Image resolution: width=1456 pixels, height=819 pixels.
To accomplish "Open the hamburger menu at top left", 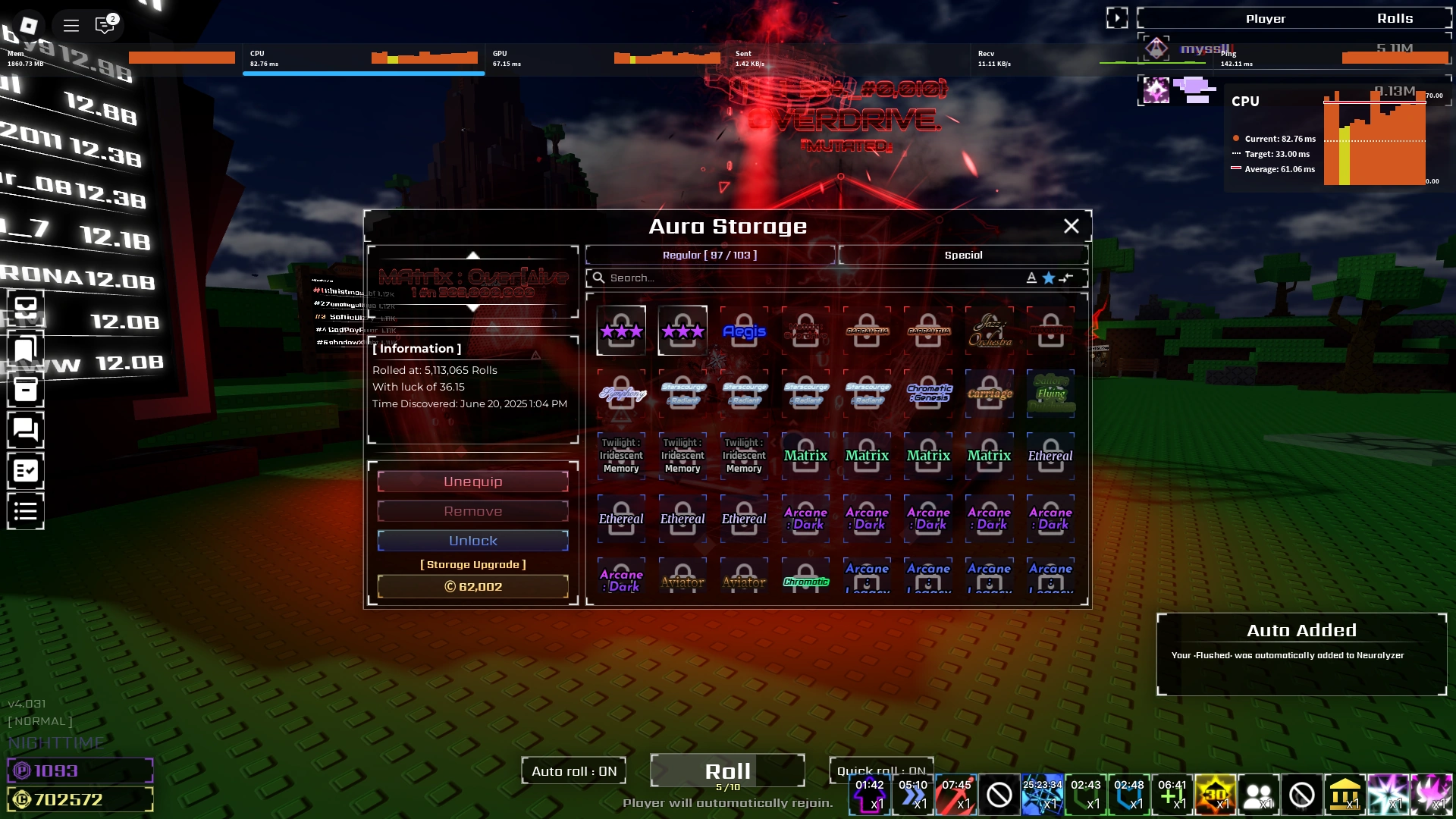I will pos(71,25).
